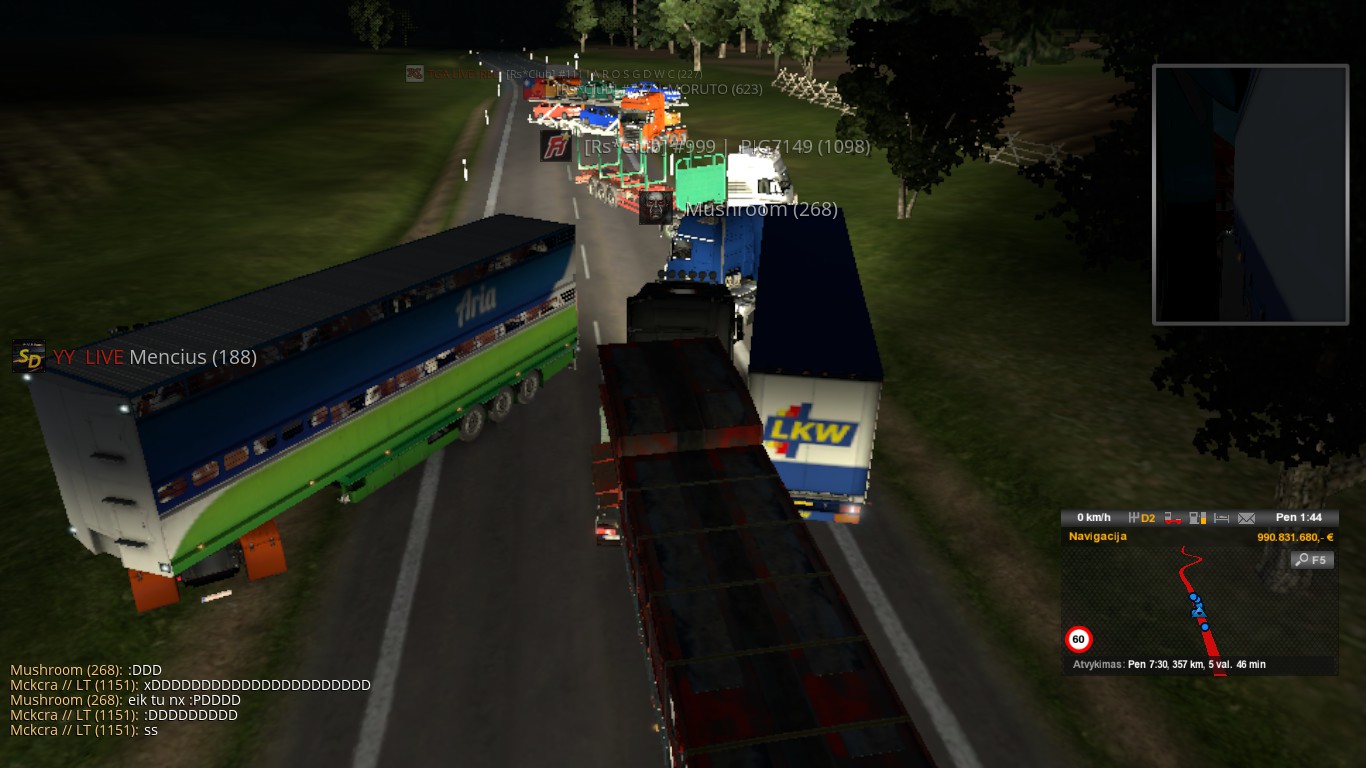Click the route advisor minimap
This screenshot has height=768, width=1366.
1199,603
